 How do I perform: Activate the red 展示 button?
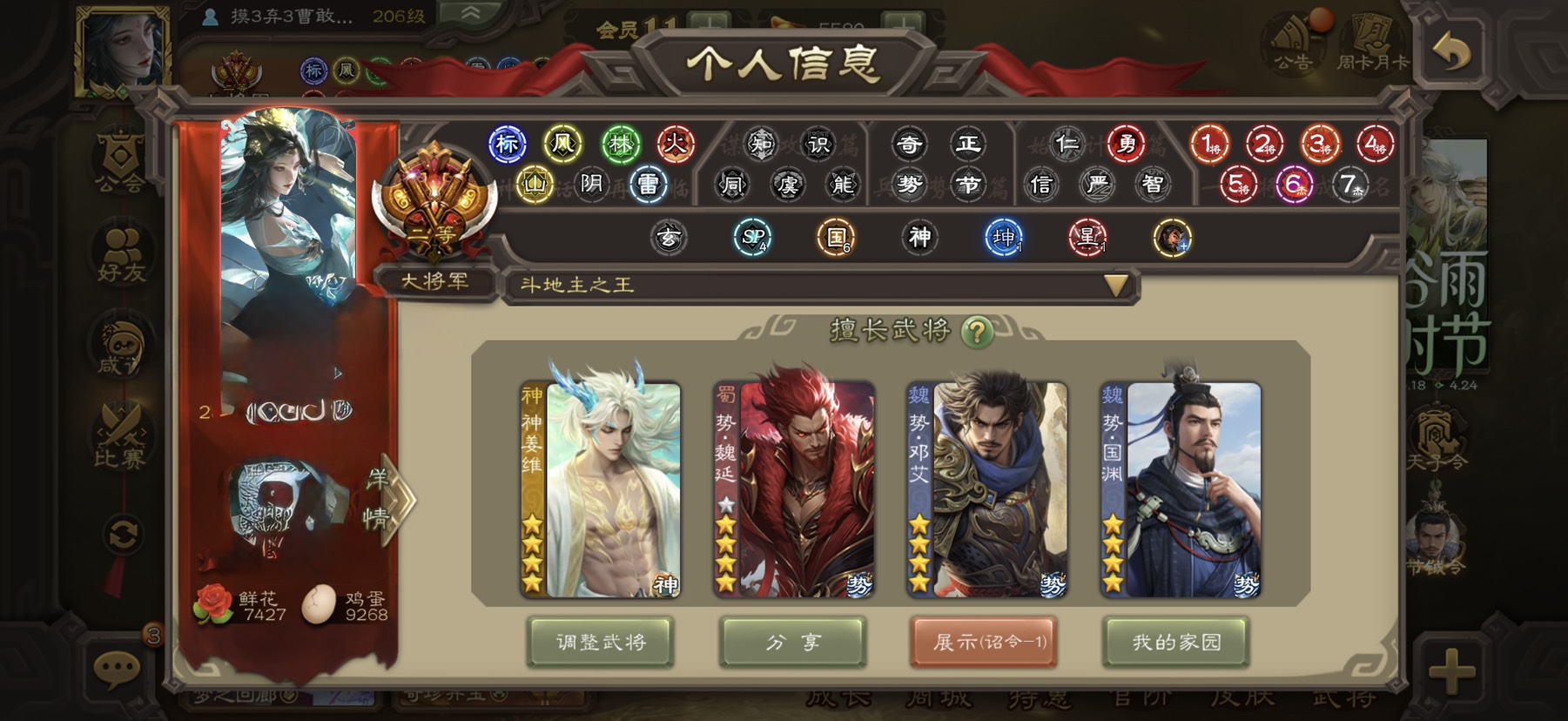[x=985, y=643]
